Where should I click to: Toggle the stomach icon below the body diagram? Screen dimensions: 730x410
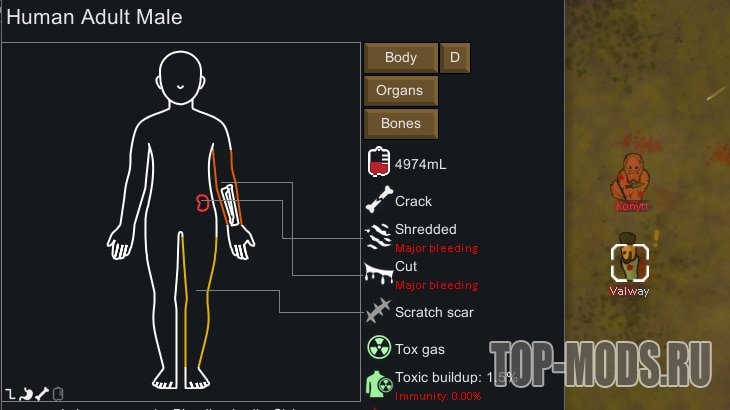[x=27, y=393]
